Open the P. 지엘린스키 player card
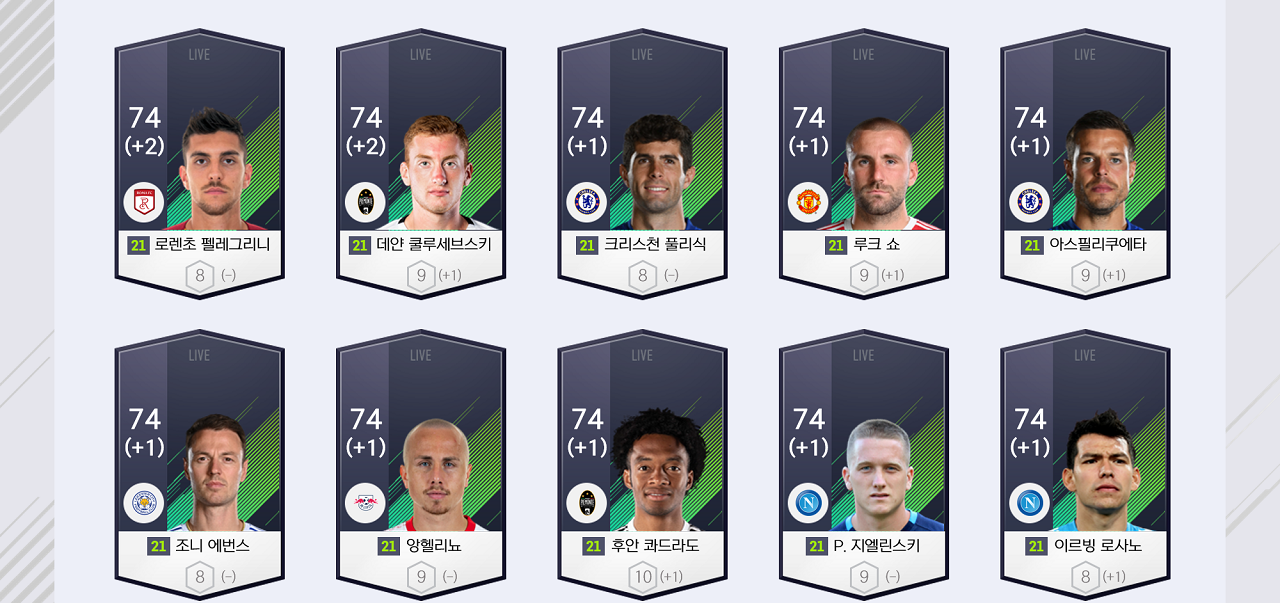Image resolution: width=1280 pixels, height=603 pixels. pos(864,465)
